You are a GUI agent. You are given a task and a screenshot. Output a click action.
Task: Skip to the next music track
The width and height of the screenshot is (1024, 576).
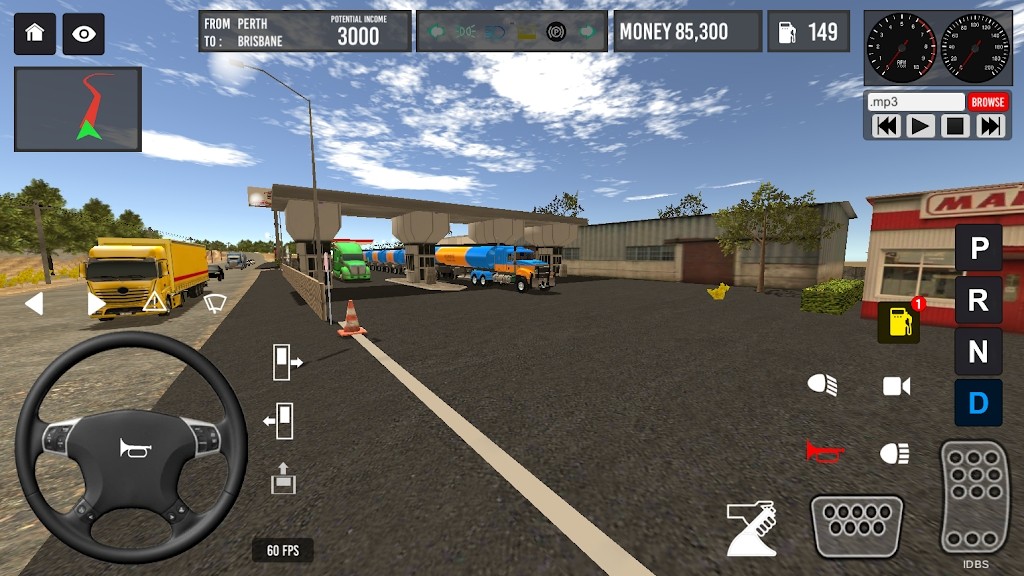(x=990, y=126)
